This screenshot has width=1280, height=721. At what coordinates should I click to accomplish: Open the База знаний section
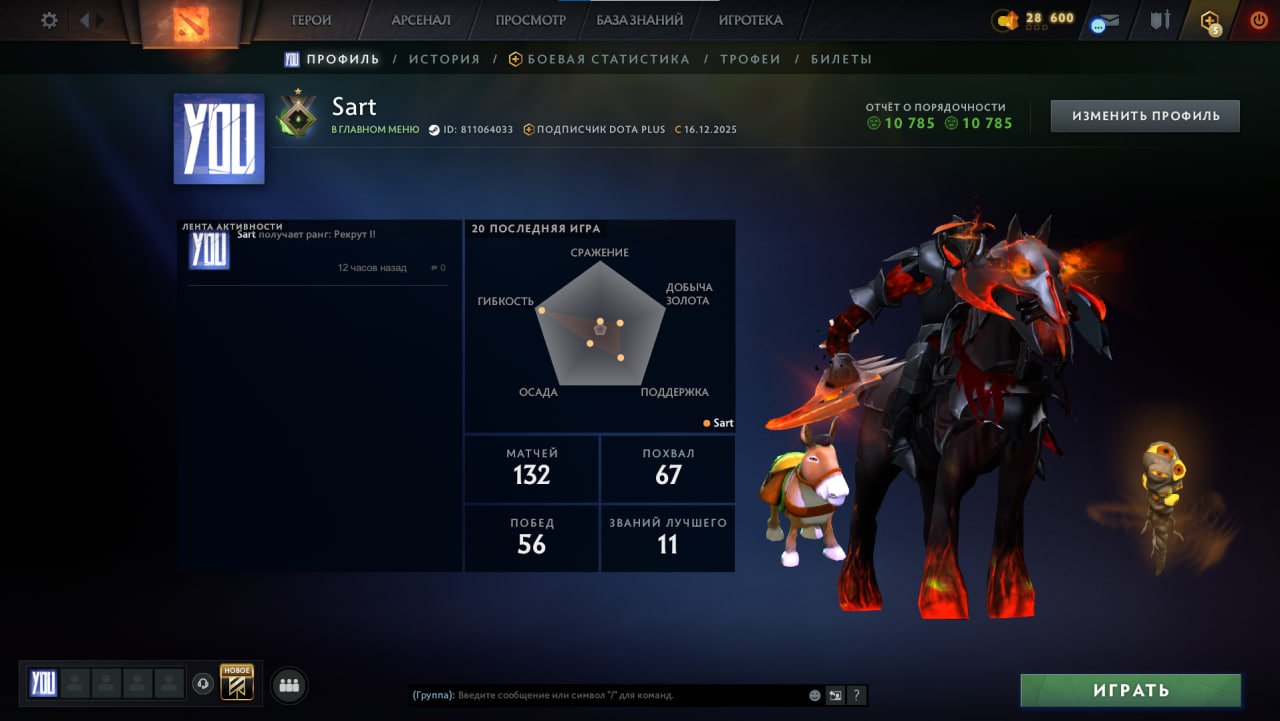coord(639,20)
